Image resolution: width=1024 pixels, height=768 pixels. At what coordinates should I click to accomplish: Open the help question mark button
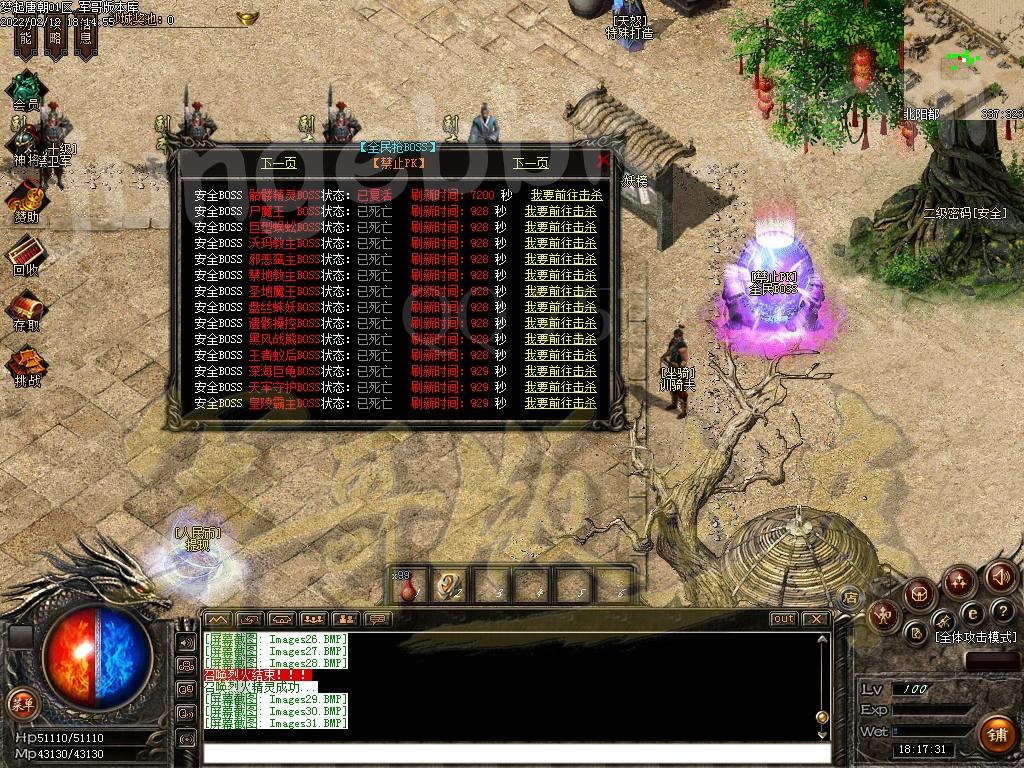[x=1002, y=611]
